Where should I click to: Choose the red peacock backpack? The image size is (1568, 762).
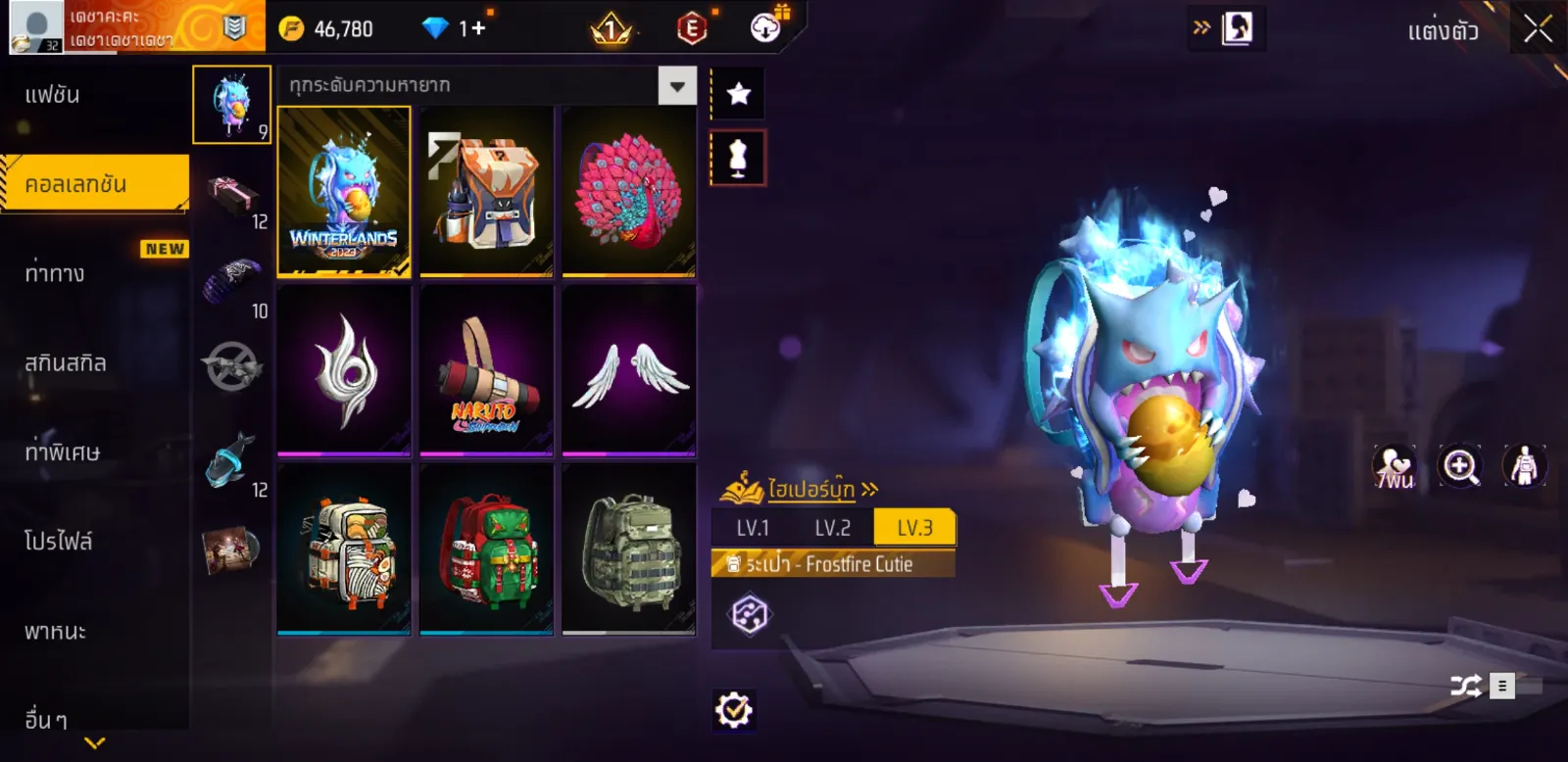[x=628, y=191]
